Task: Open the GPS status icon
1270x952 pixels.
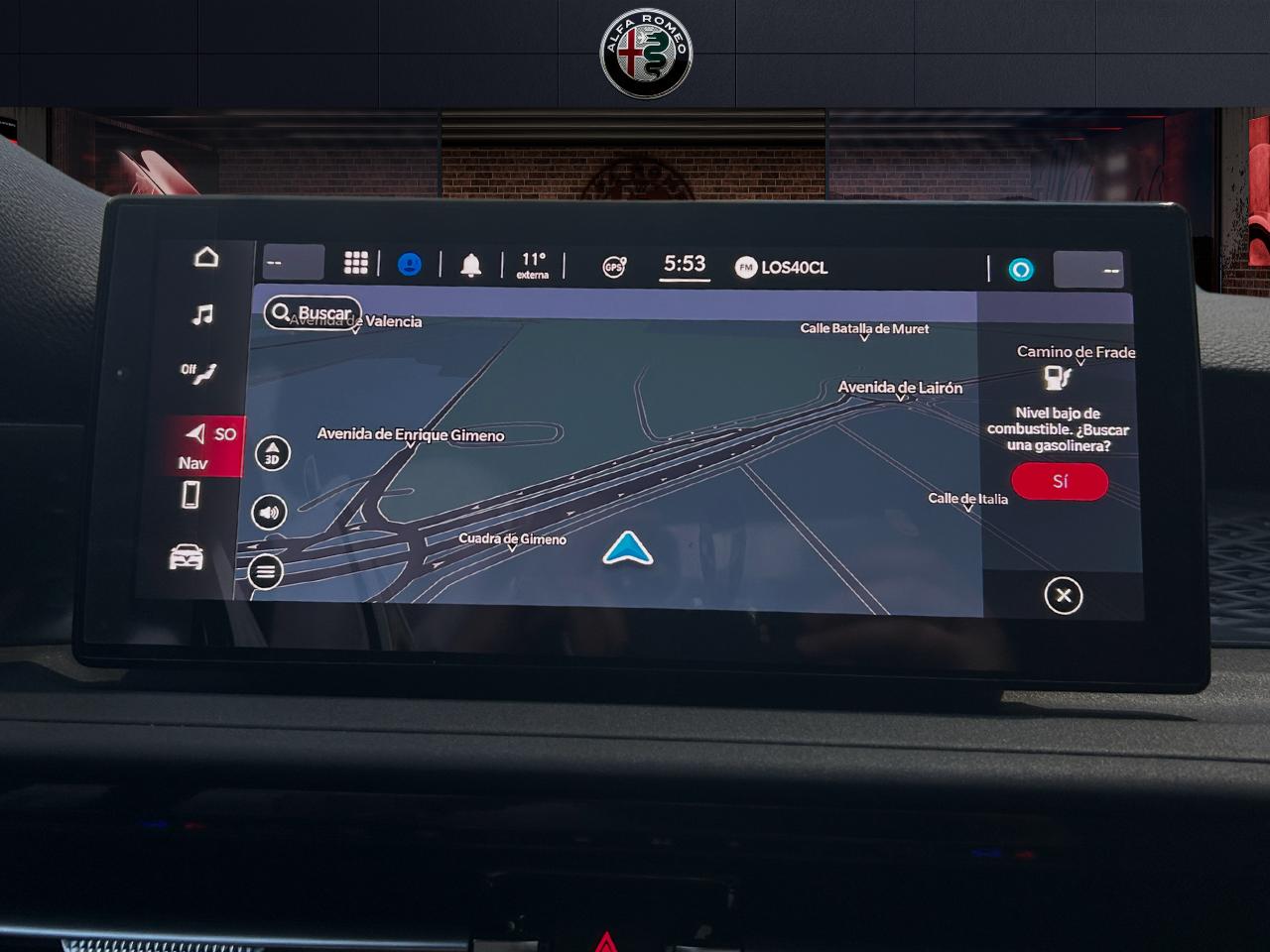Action: click(614, 267)
